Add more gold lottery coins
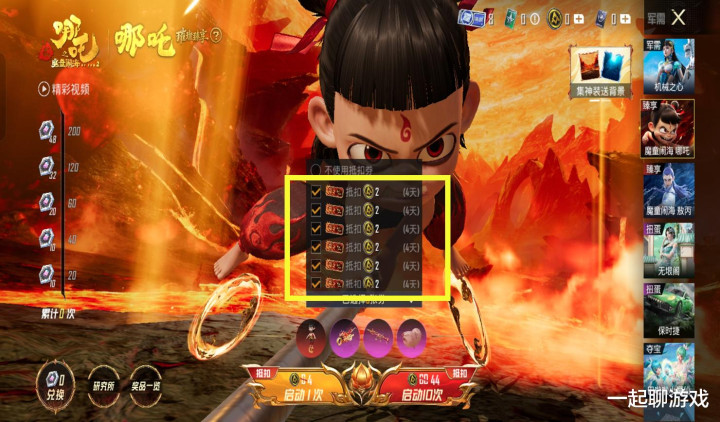The image size is (720, 422). [577, 17]
